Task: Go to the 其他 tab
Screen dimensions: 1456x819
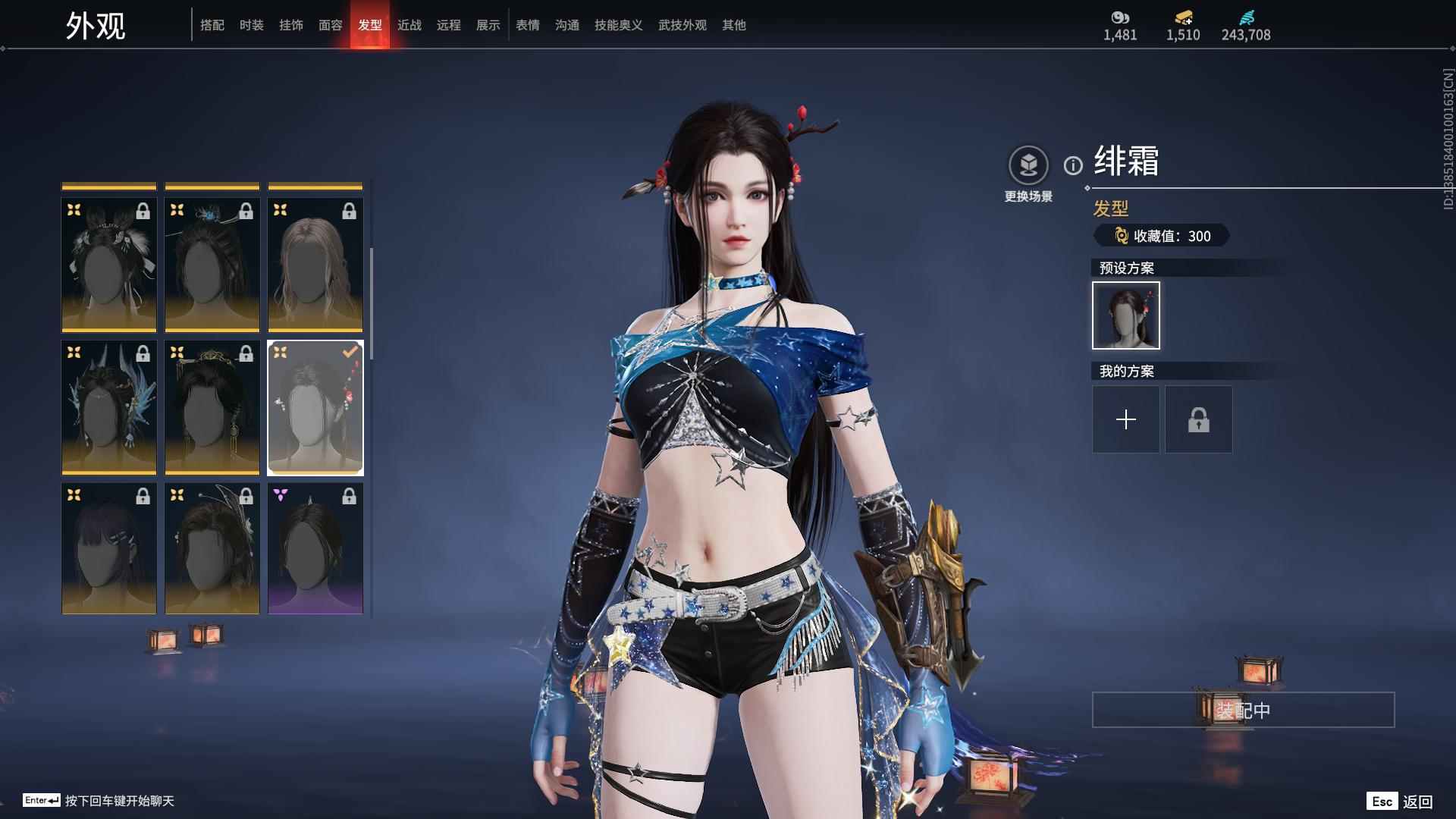Action: [x=734, y=25]
